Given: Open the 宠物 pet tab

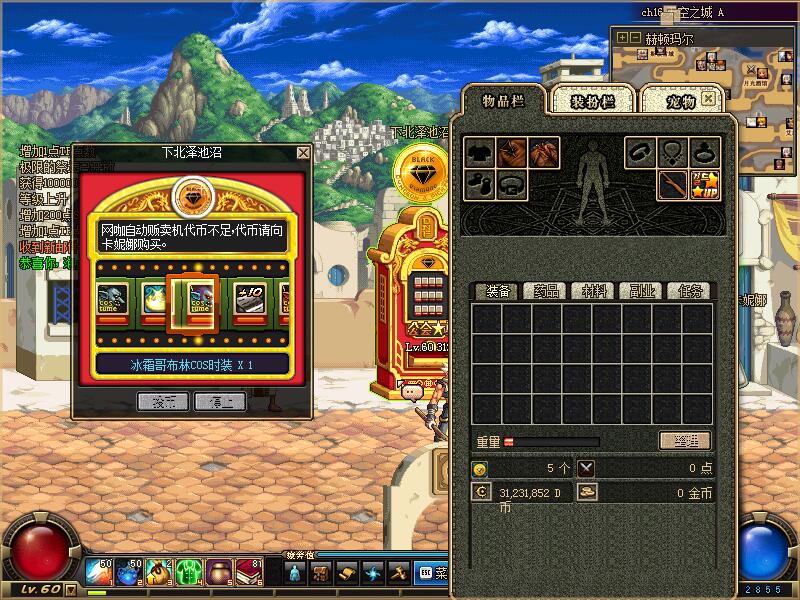Looking at the screenshot, I should pos(680,101).
